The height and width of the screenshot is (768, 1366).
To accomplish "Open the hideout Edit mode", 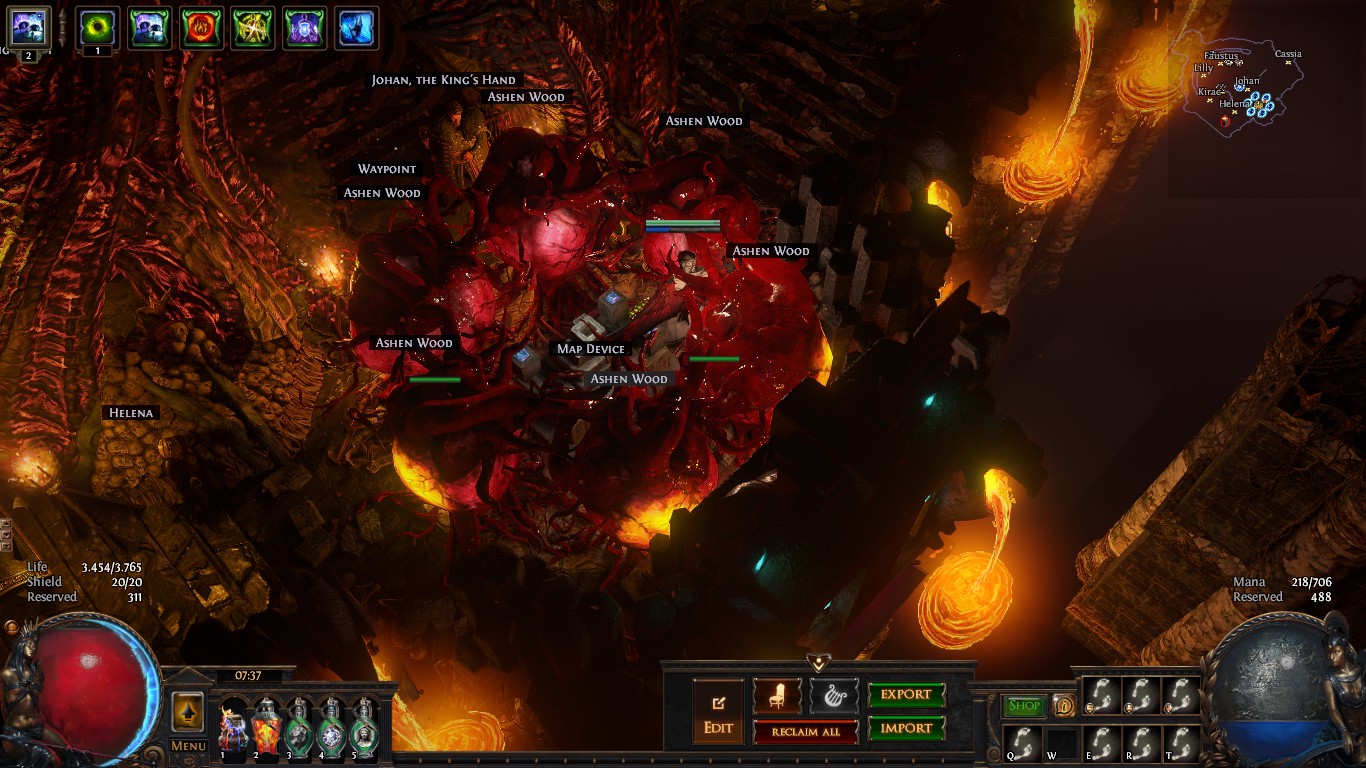I will pos(718,712).
